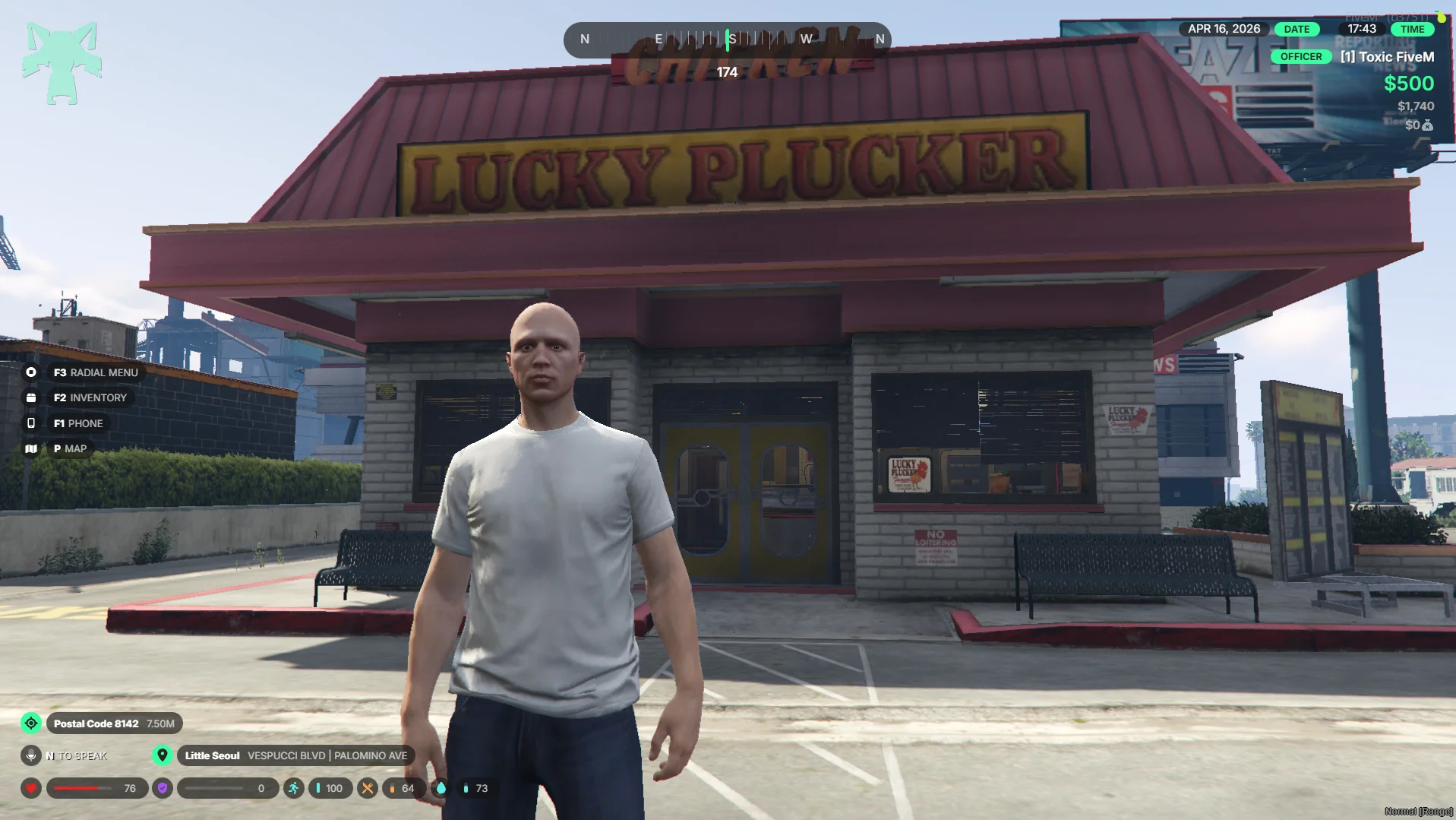1456x820 pixels.
Task: Click the fork and knife hunger icon
Action: pos(368,788)
